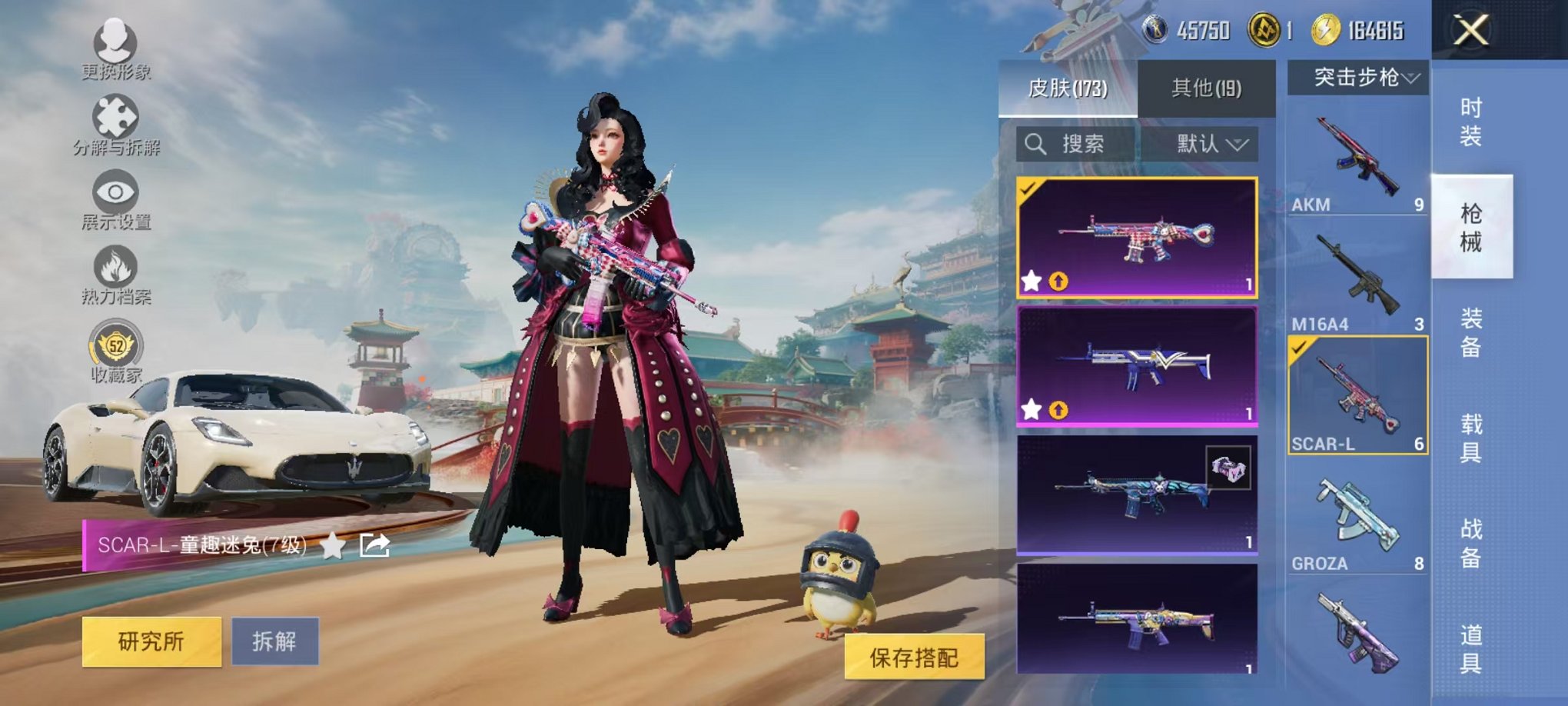Screen dimensions: 1568x706
Task: Switch to the 其他(19) tab
Action: [1208, 88]
